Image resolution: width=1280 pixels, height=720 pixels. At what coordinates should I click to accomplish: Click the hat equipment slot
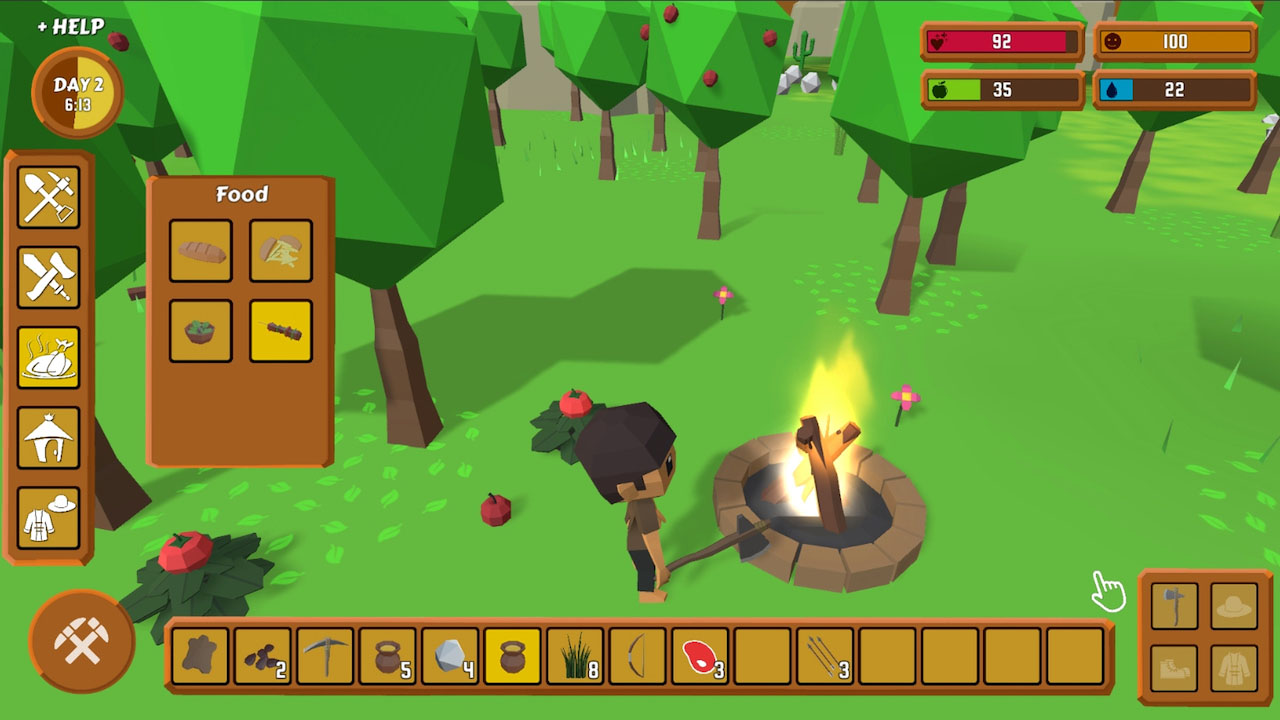(x=1234, y=606)
